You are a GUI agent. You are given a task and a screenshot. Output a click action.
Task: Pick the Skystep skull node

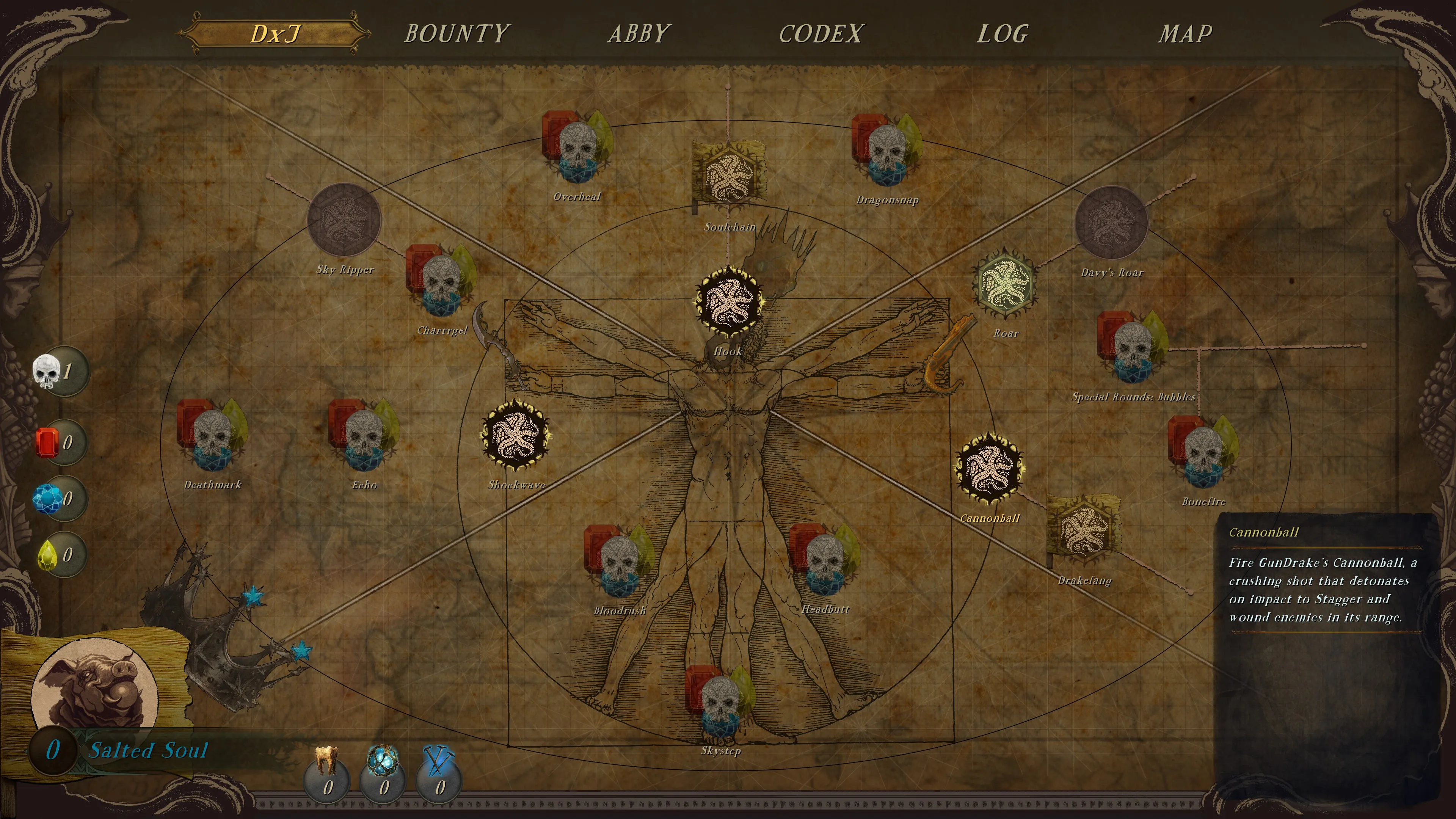720,701
